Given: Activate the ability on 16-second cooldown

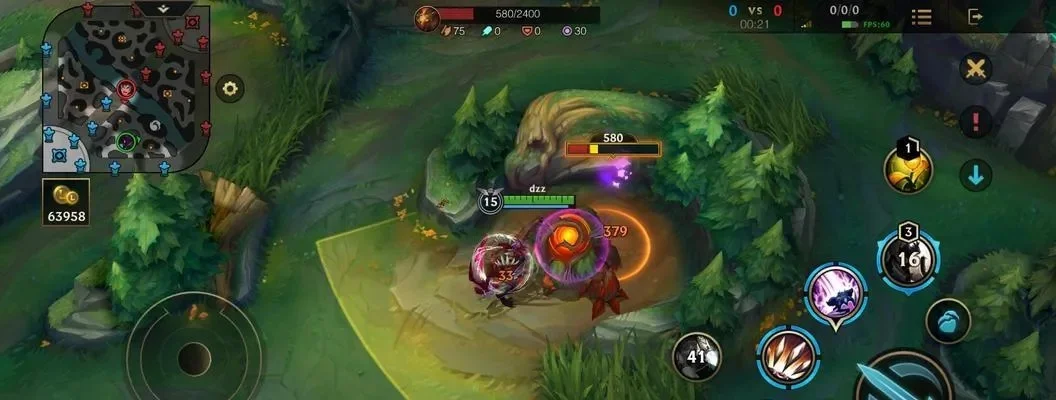Looking at the screenshot, I should click(x=908, y=257).
